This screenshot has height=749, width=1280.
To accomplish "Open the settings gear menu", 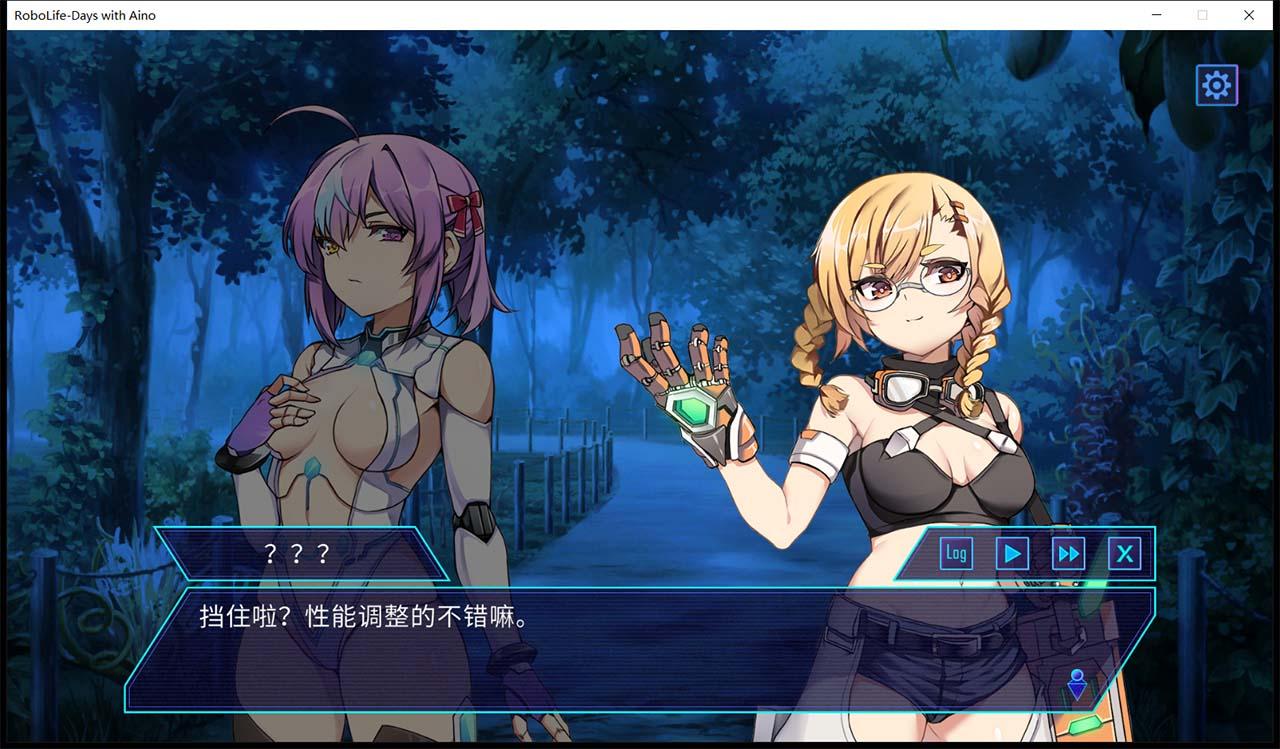I will coord(1216,84).
